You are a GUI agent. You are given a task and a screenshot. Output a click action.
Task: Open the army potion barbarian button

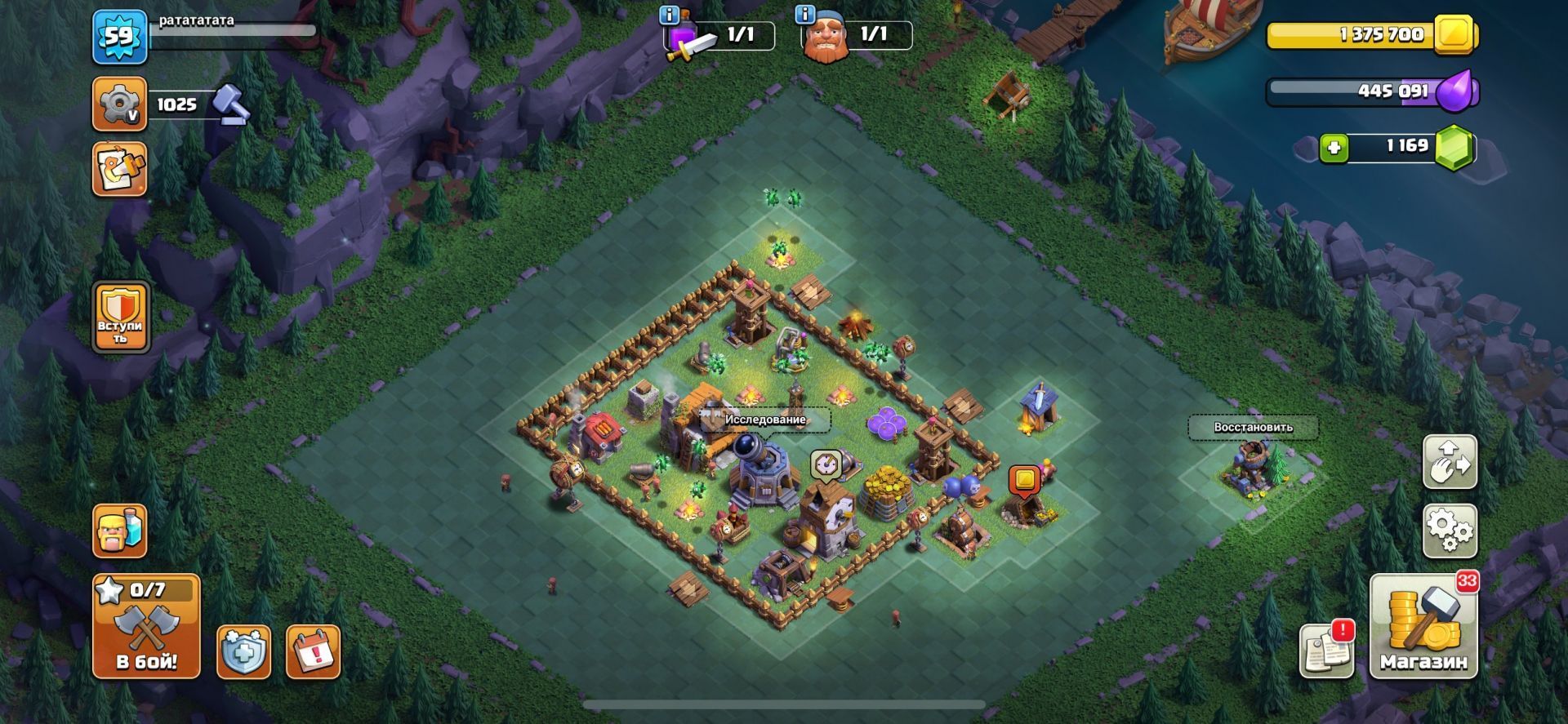[x=120, y=531]
